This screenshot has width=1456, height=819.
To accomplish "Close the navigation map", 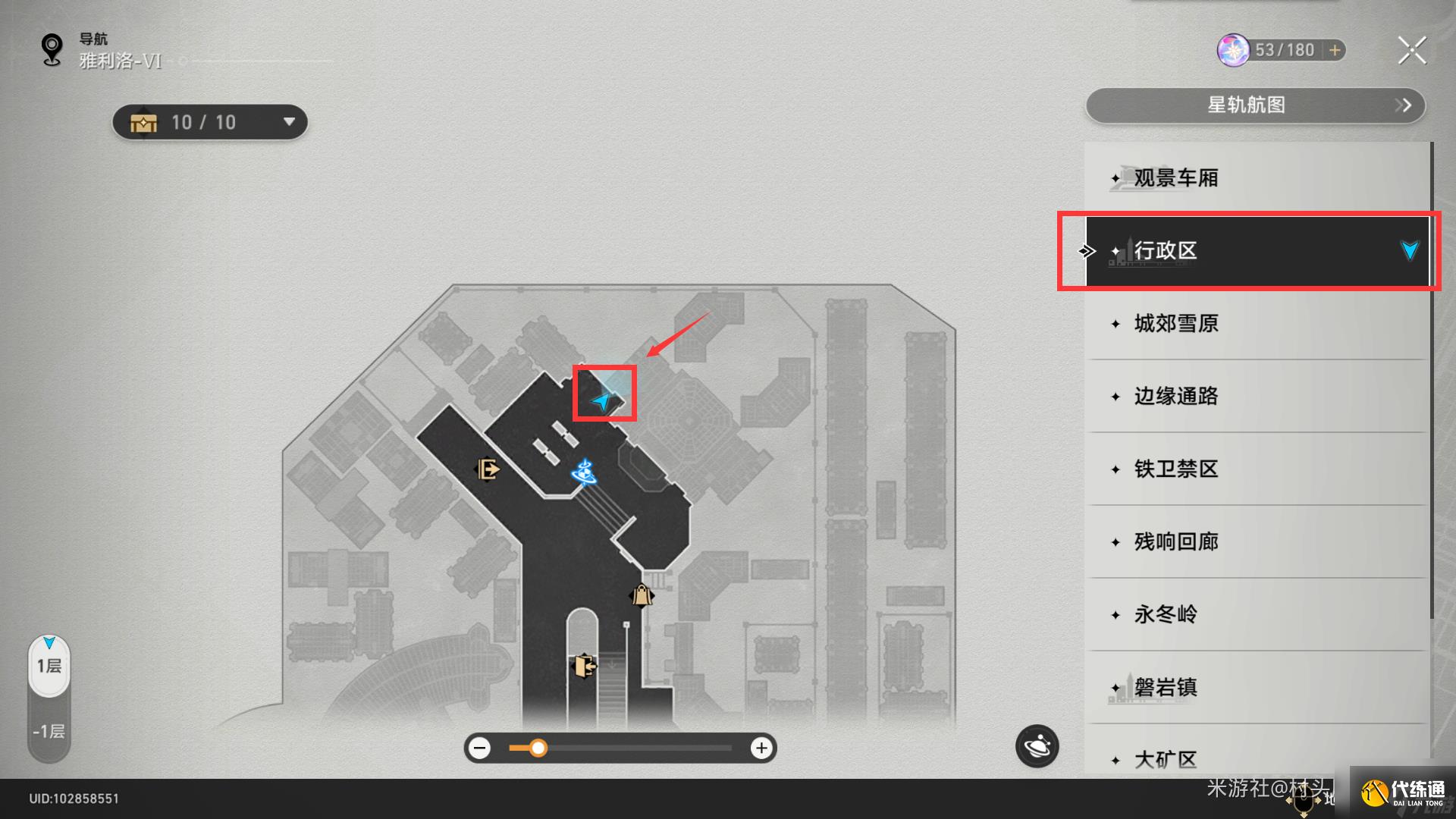I will pos(1411,51).
